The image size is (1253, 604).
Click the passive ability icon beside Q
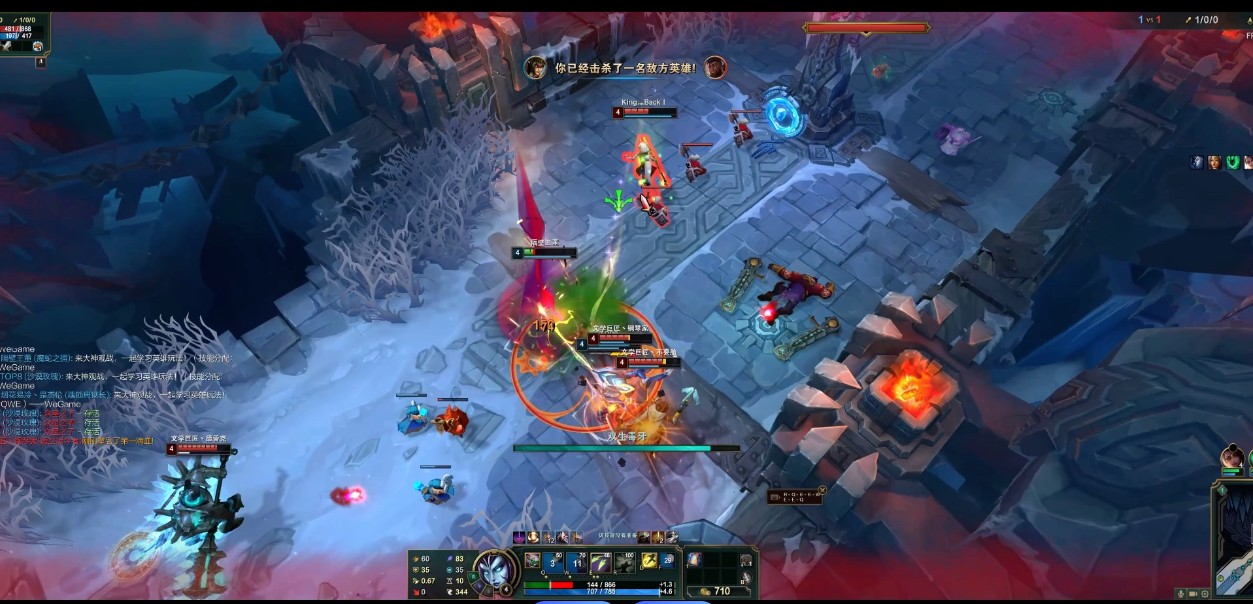[533, 560]
